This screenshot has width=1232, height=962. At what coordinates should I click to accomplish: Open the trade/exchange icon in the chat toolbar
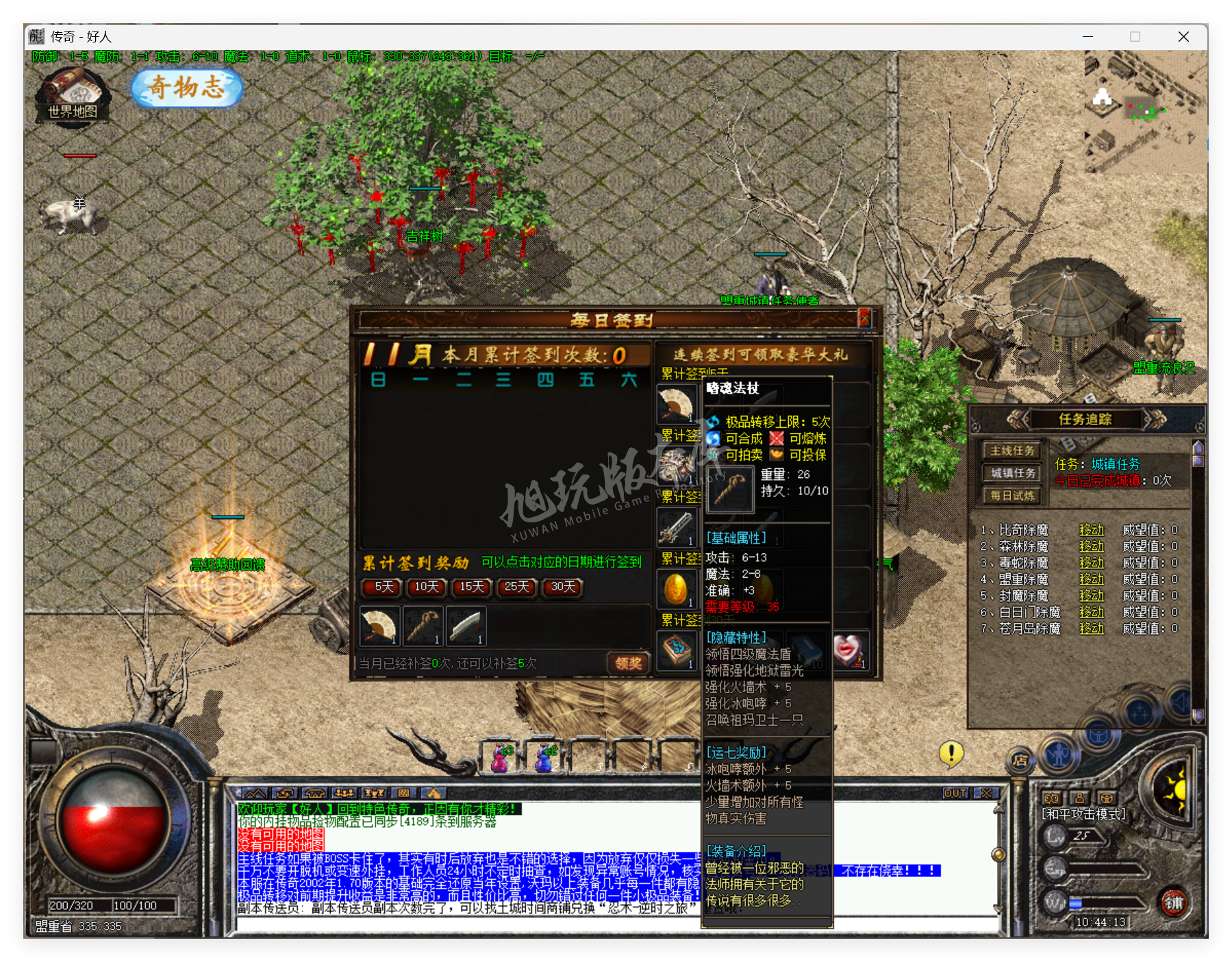[286, 792]
